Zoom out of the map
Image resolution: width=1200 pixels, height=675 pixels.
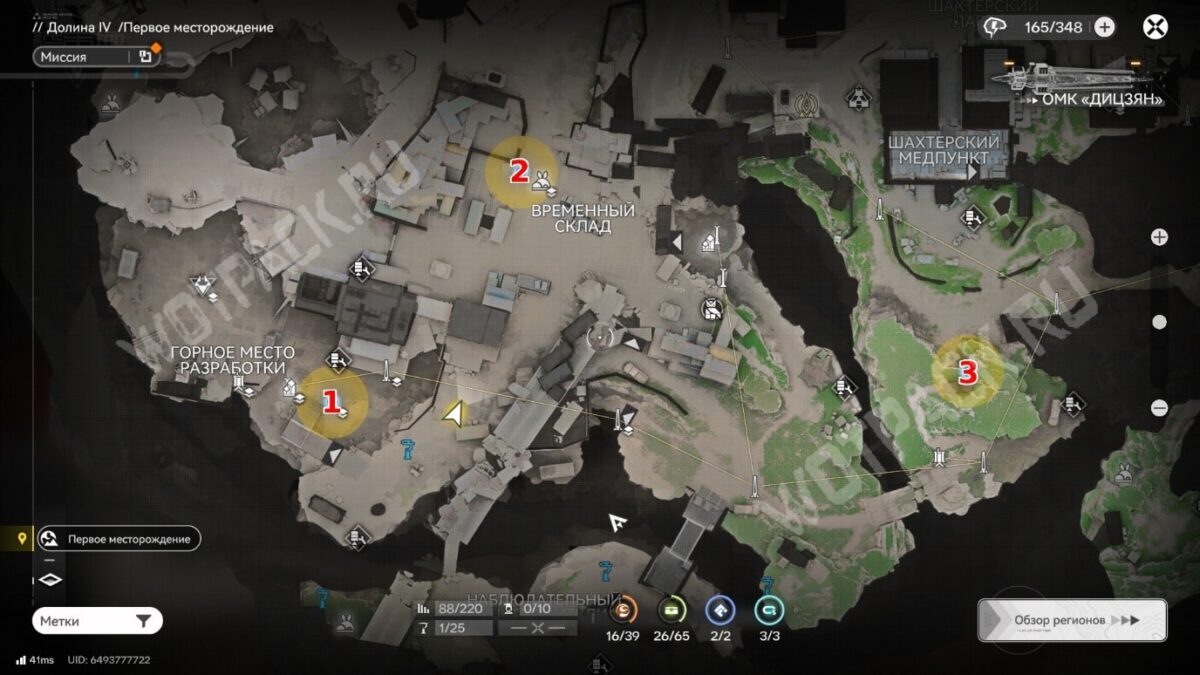tap(1159, 407)
